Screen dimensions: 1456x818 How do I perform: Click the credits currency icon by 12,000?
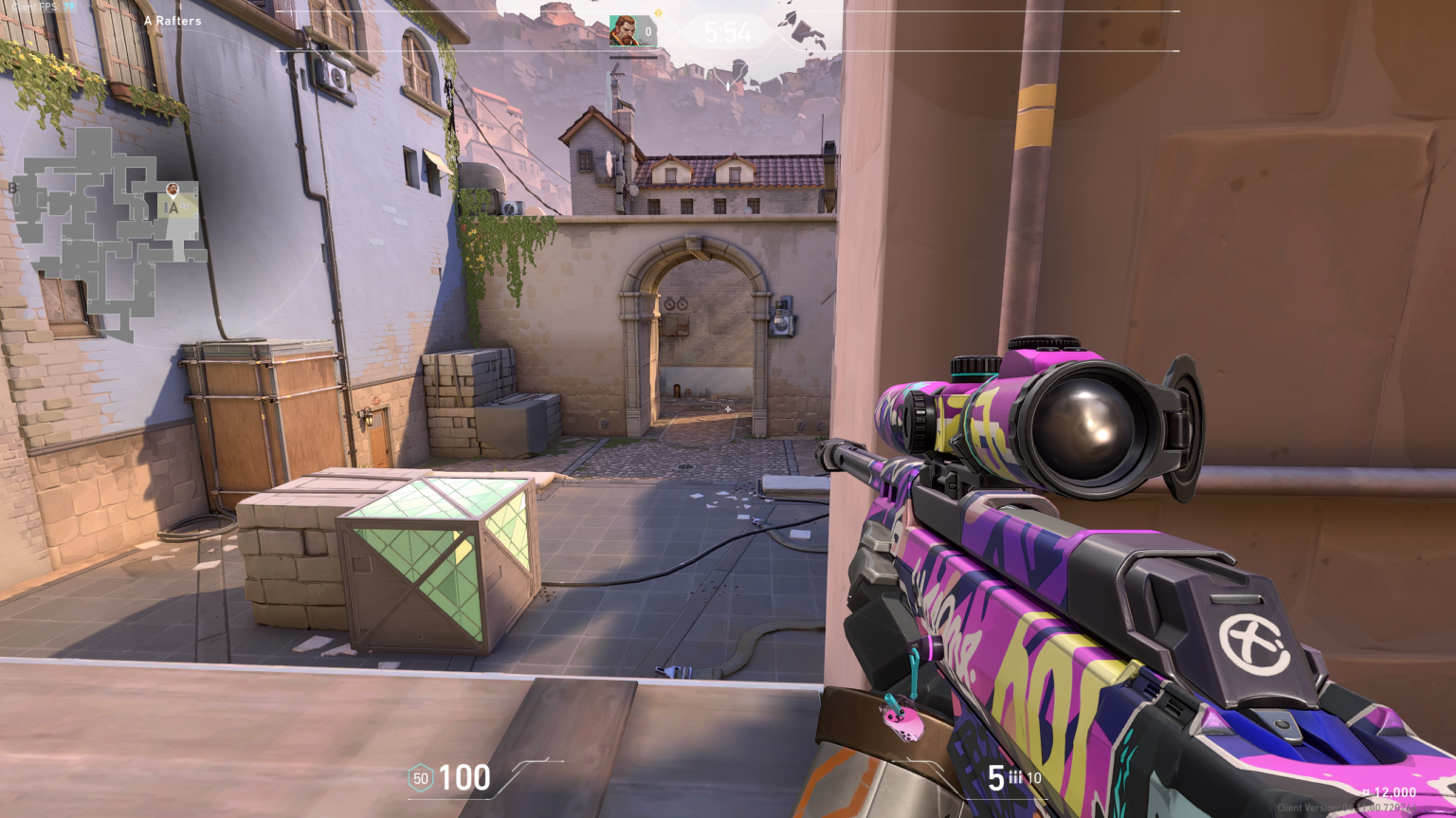[1365, 791]
